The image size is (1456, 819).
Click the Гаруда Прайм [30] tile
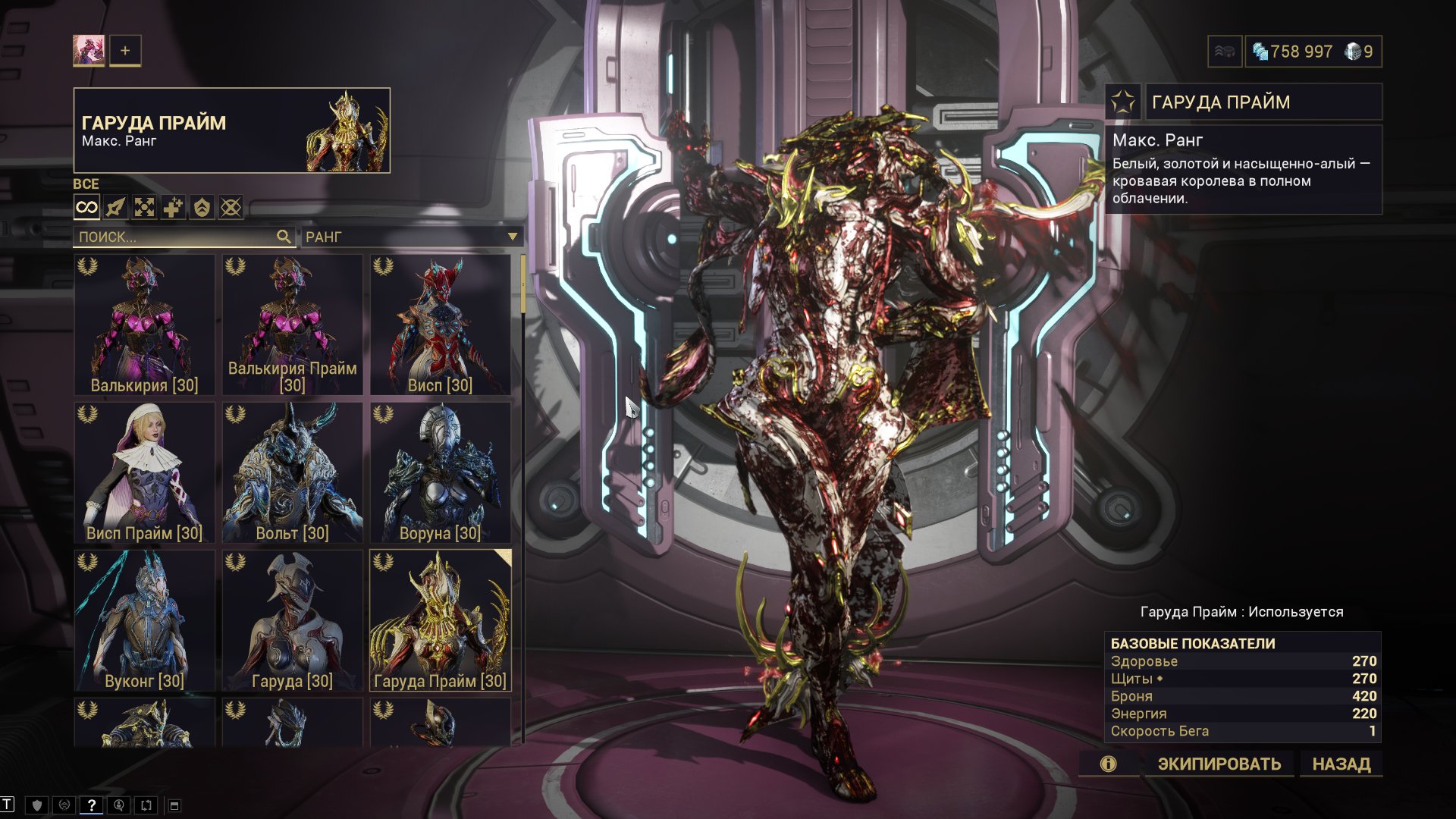pyautogui.click(x=440, y=620)
